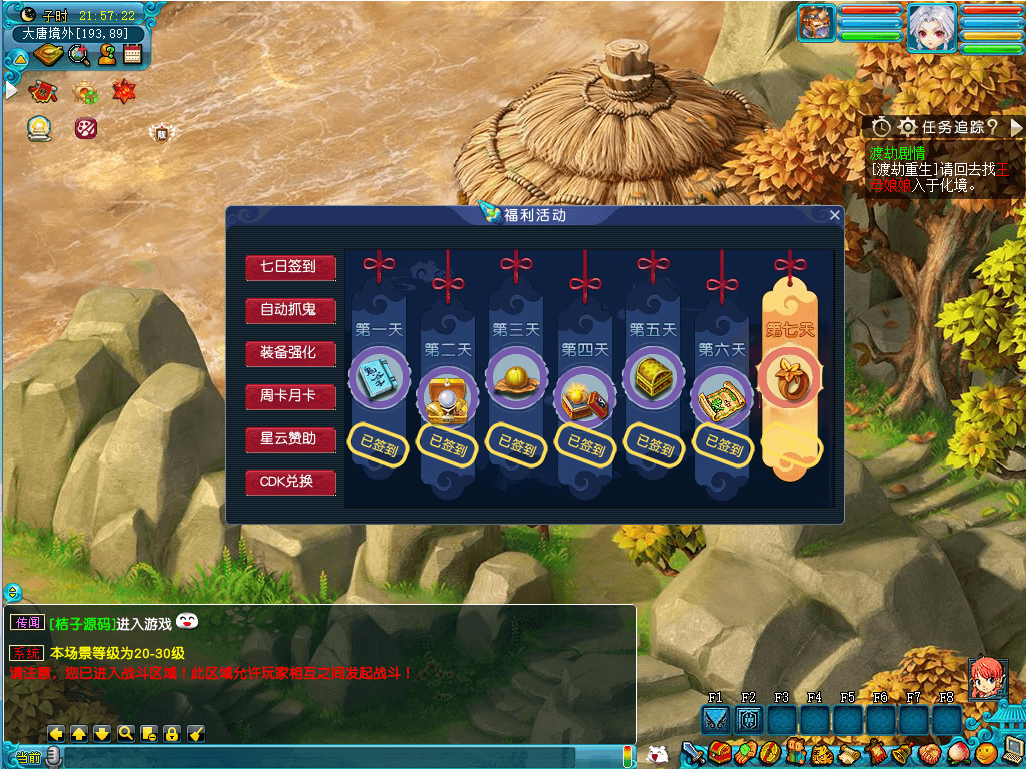Open the computer system menu icon
The height and width of the screenshot is (769, 1026).
pyautogui.click(x=1012, y=751)
